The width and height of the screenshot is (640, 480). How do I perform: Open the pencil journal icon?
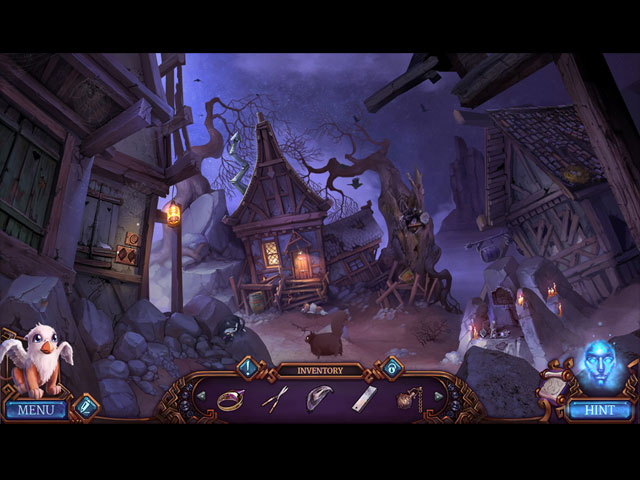84,407
